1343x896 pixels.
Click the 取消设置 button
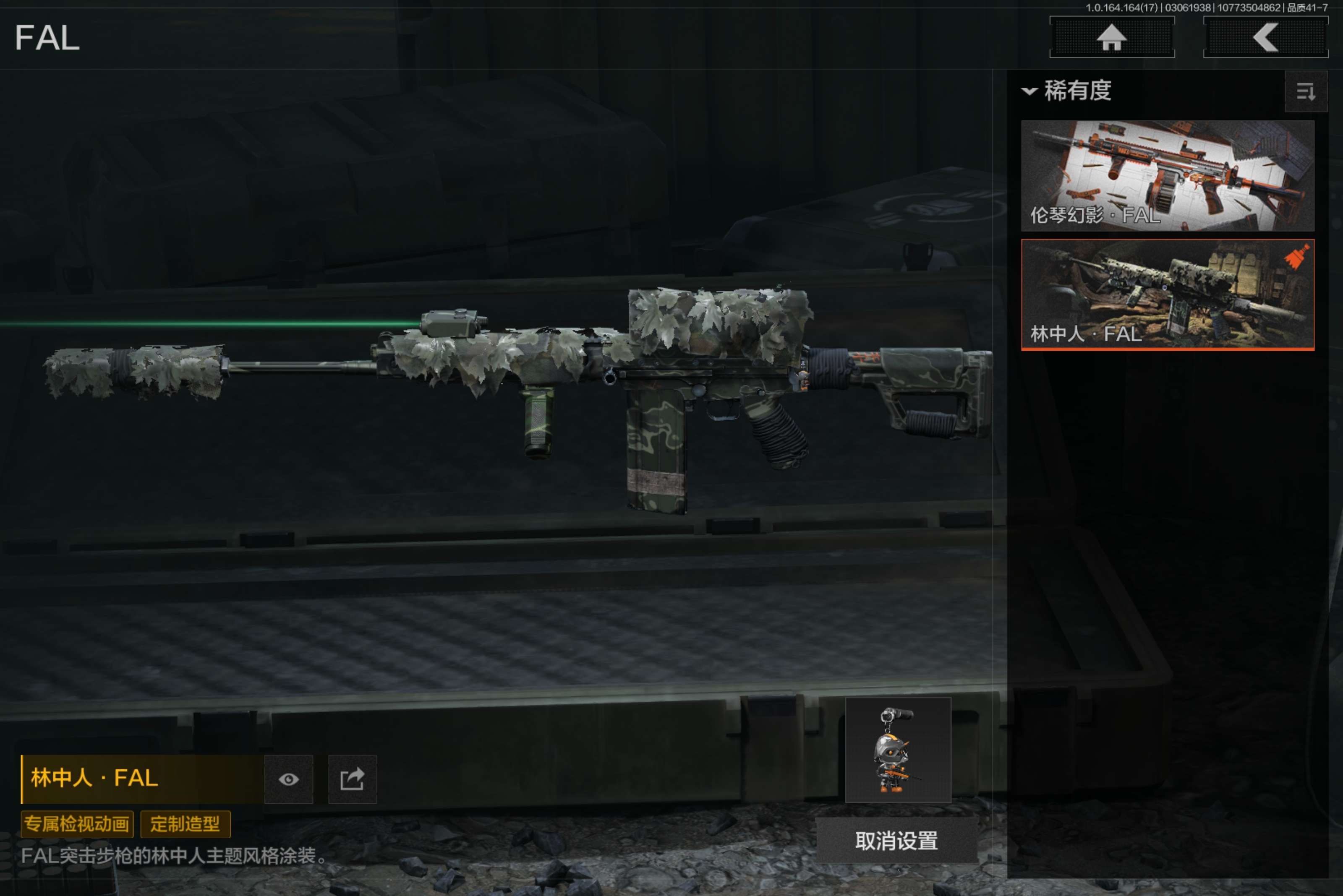[896, 841]
